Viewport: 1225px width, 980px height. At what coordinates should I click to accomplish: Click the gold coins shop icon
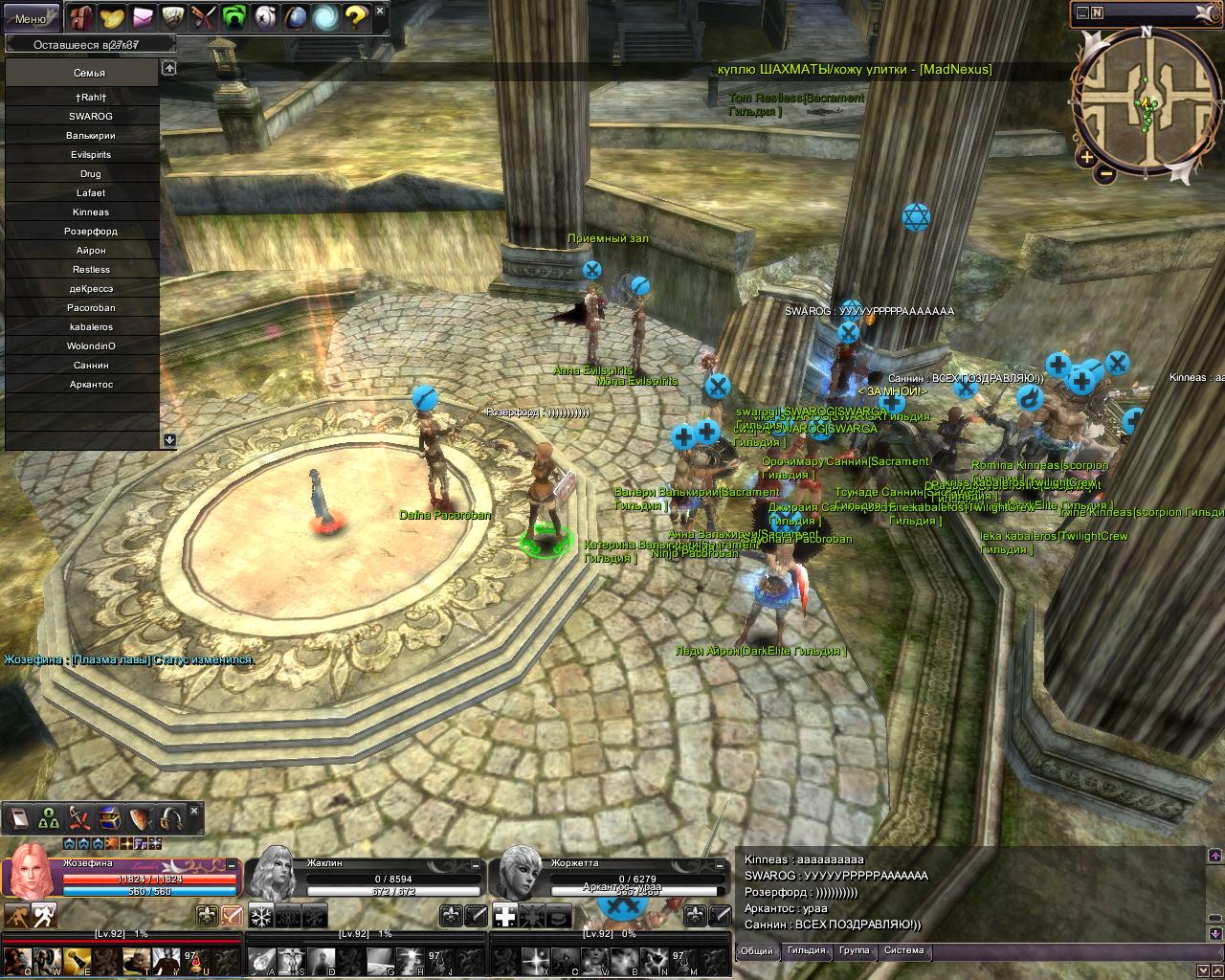point(113,16)
